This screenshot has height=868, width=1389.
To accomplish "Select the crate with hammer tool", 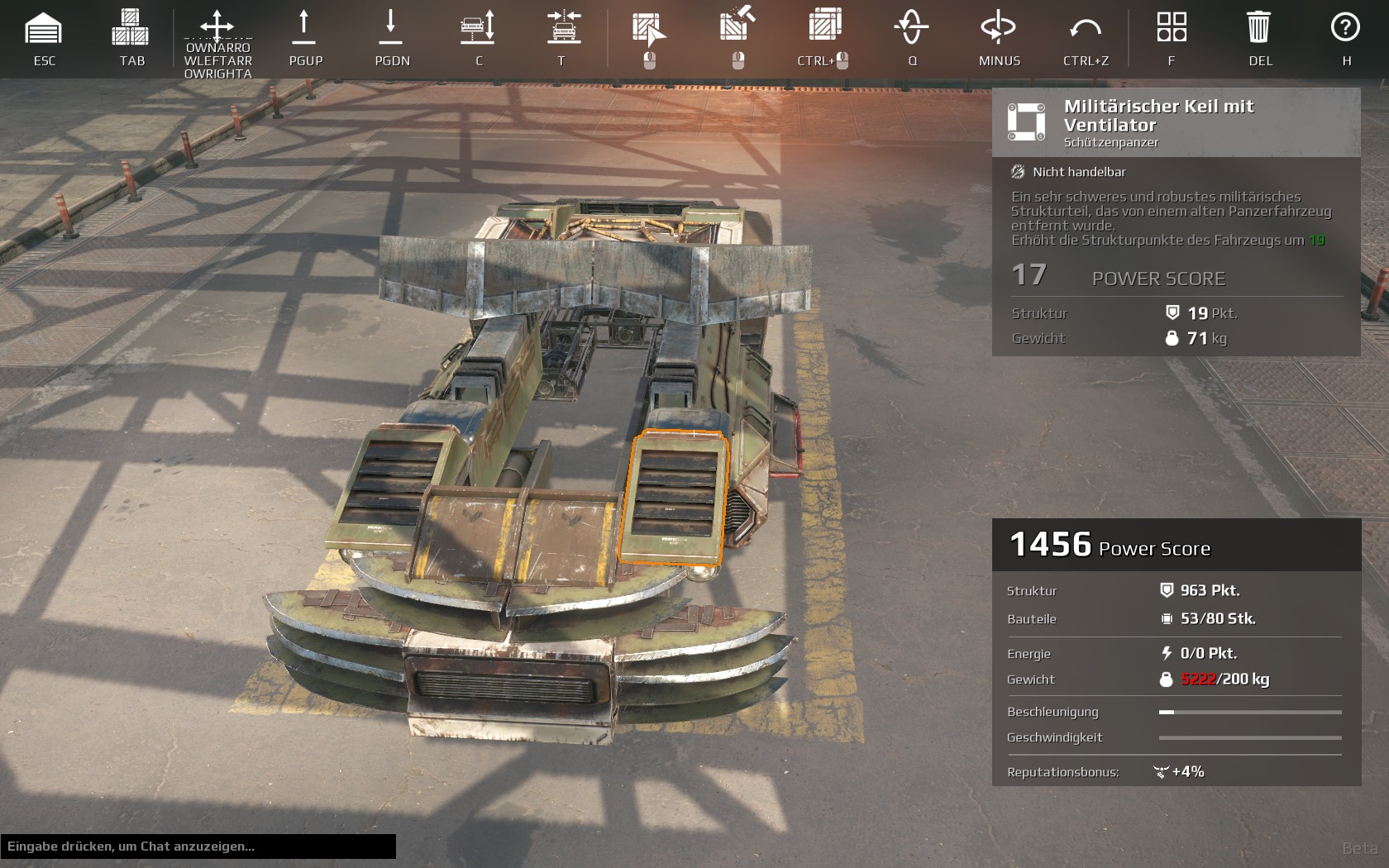I will pyautogui.click(x=737, y=26).
